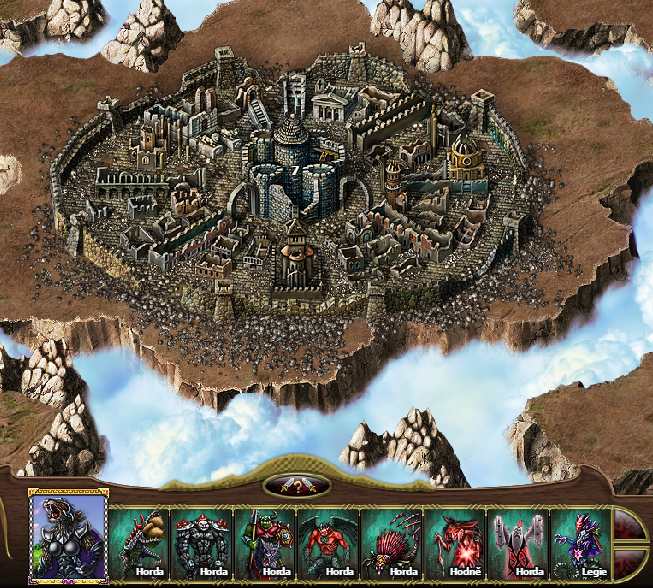The image size is (653, 588).
Task: Pick the grey twin-shield creature unit
Action: point(518,544)
